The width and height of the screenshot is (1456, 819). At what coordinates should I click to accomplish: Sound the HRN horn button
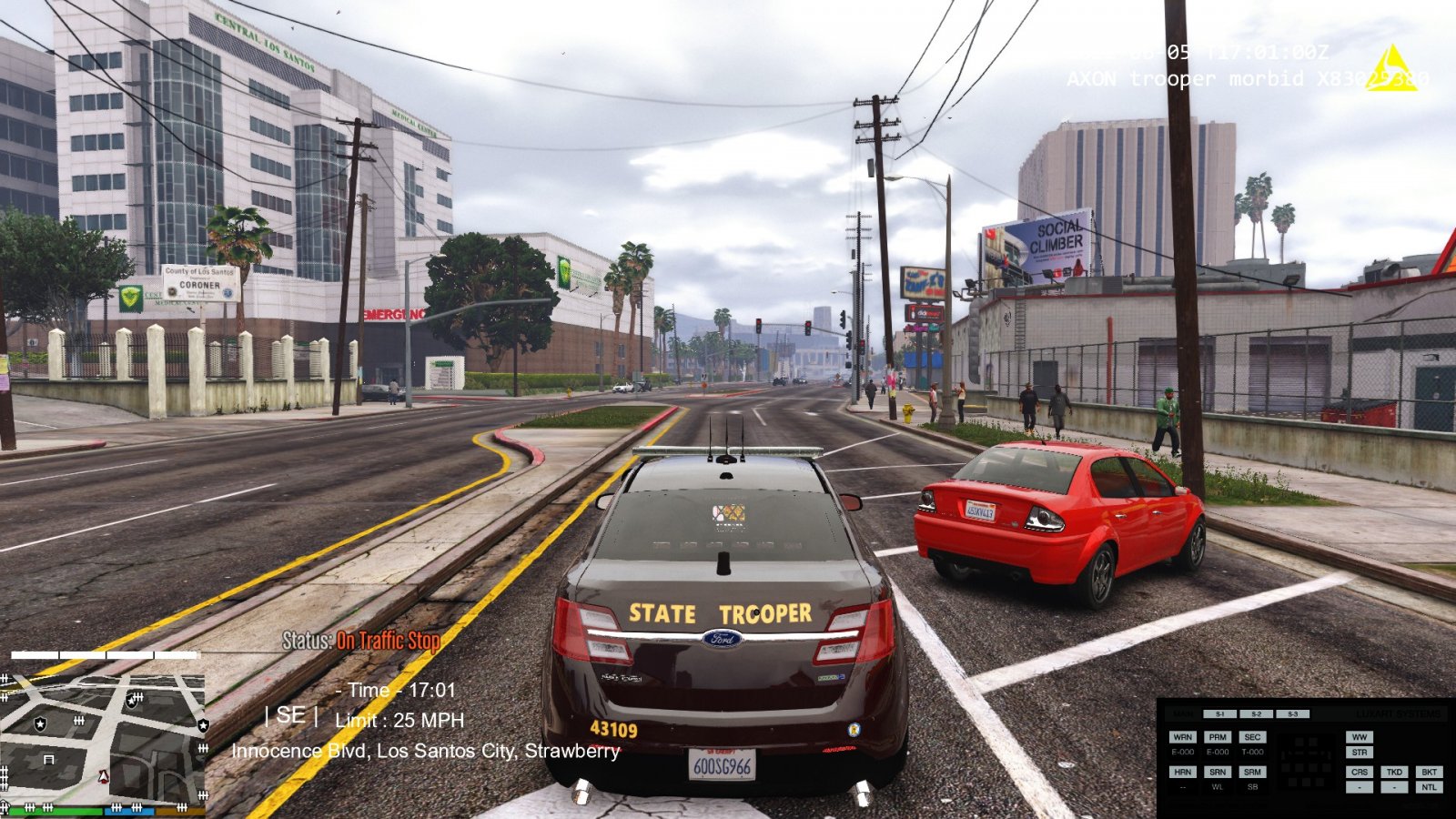click(x=1182, y=772)
